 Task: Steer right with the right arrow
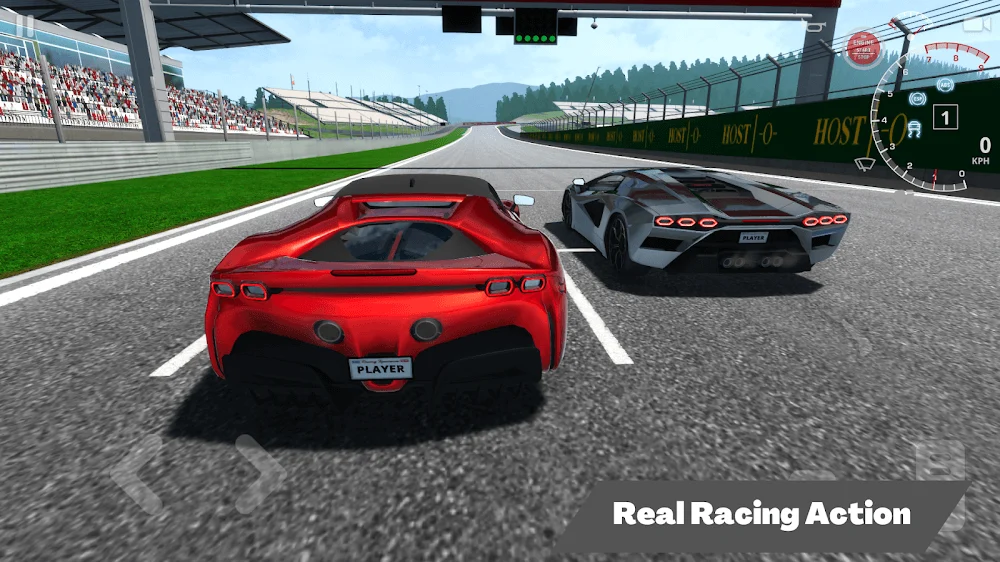click(258, 473)
